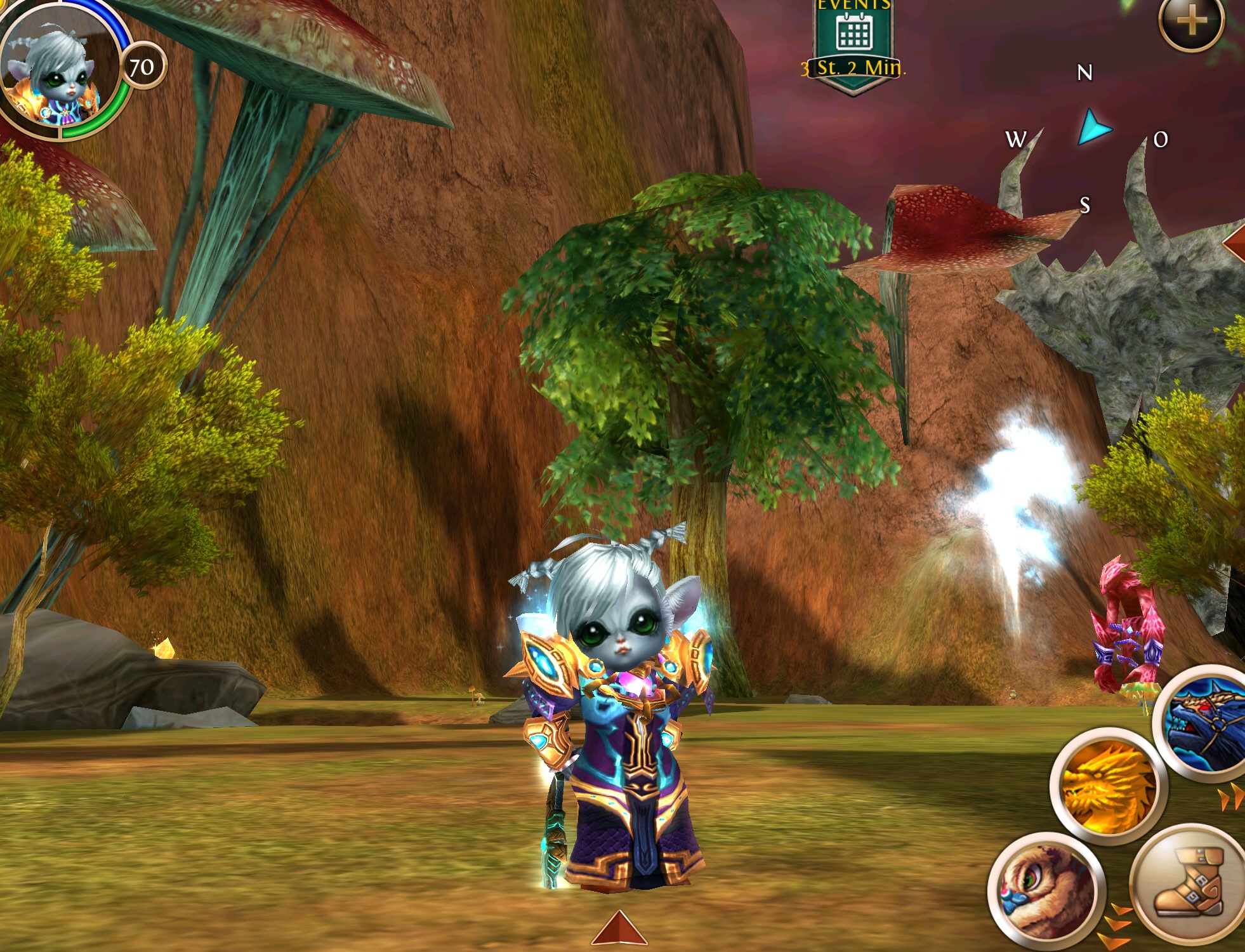
Task: Expand the bottom red arrow panel
Action: click(619, 929)
